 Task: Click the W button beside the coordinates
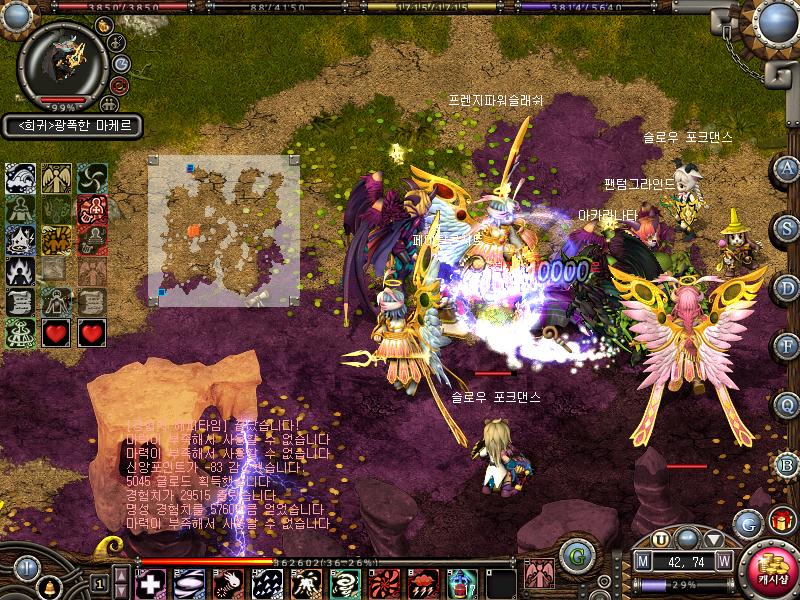722,561
